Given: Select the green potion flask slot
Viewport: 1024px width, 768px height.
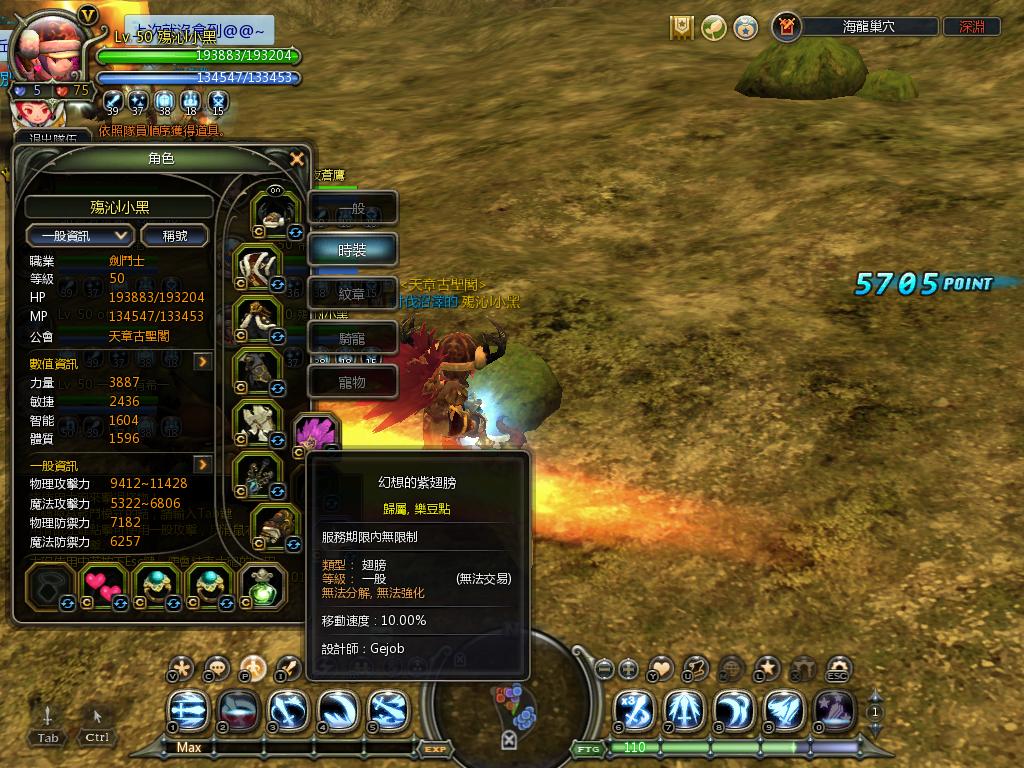Looking at the screenshot, I should point(264,586).
